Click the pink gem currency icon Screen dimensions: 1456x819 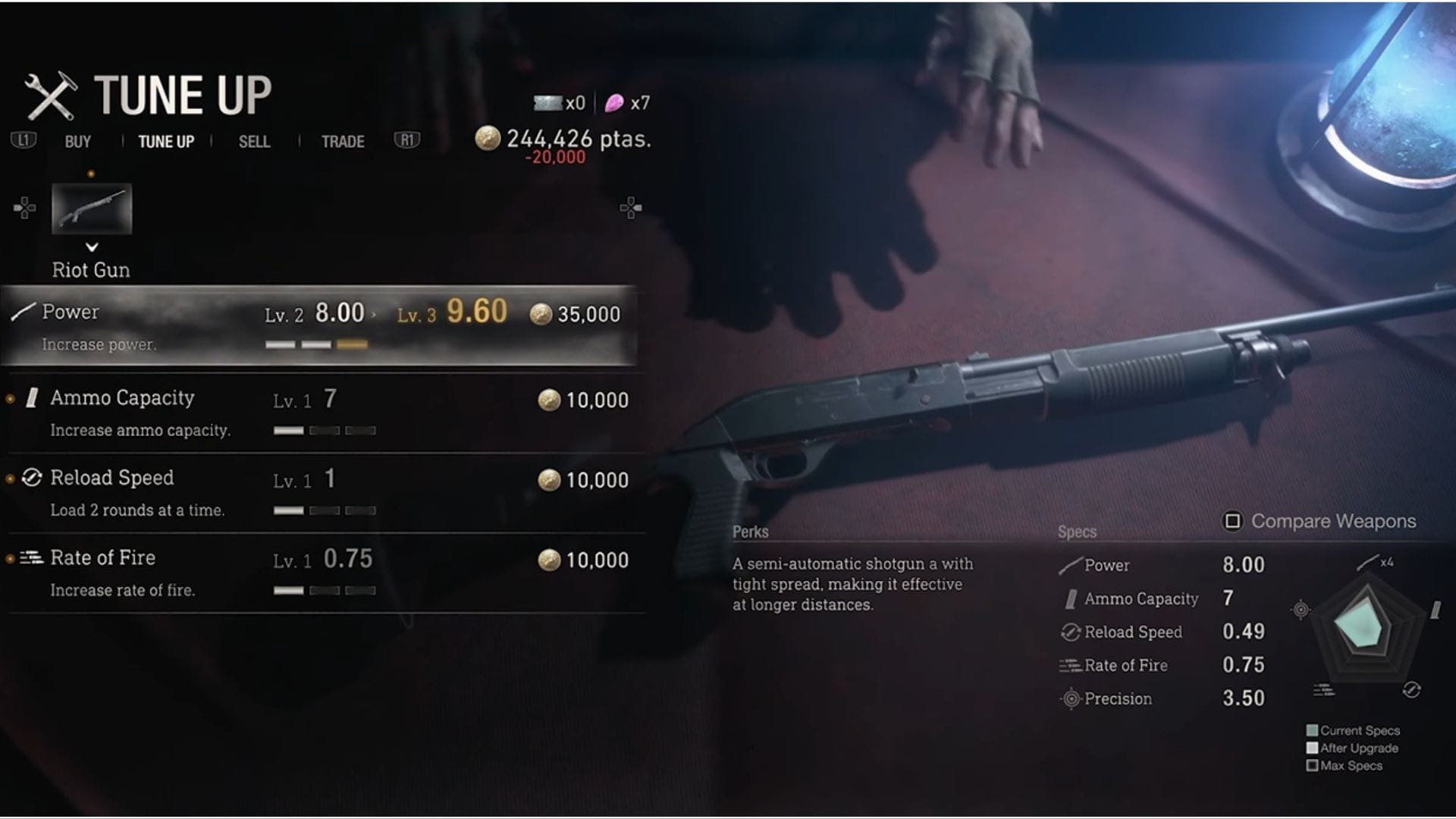614,101
